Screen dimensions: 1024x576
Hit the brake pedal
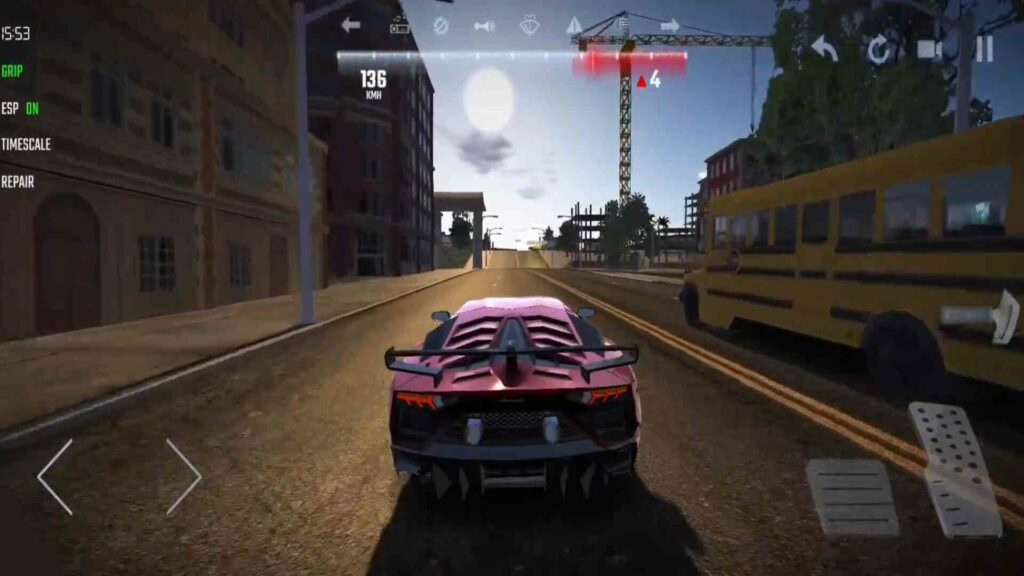pyautogui.click(x=851, y=497)
